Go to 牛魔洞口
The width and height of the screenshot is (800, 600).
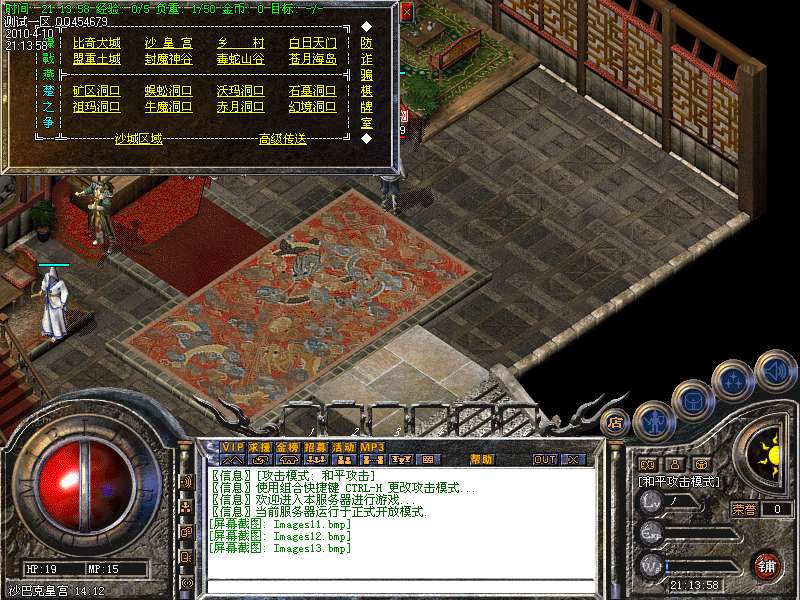pyautogui.click(x=168, y=107)
